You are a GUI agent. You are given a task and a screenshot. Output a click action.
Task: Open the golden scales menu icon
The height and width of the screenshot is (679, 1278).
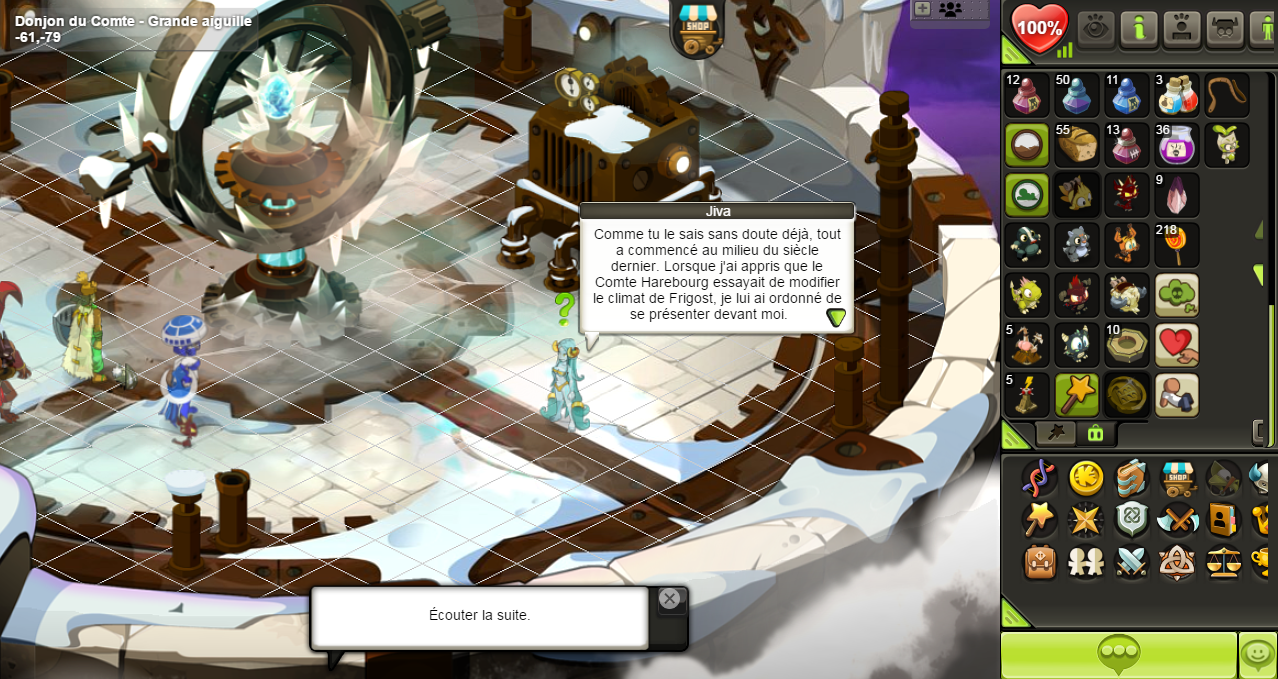1223,561
